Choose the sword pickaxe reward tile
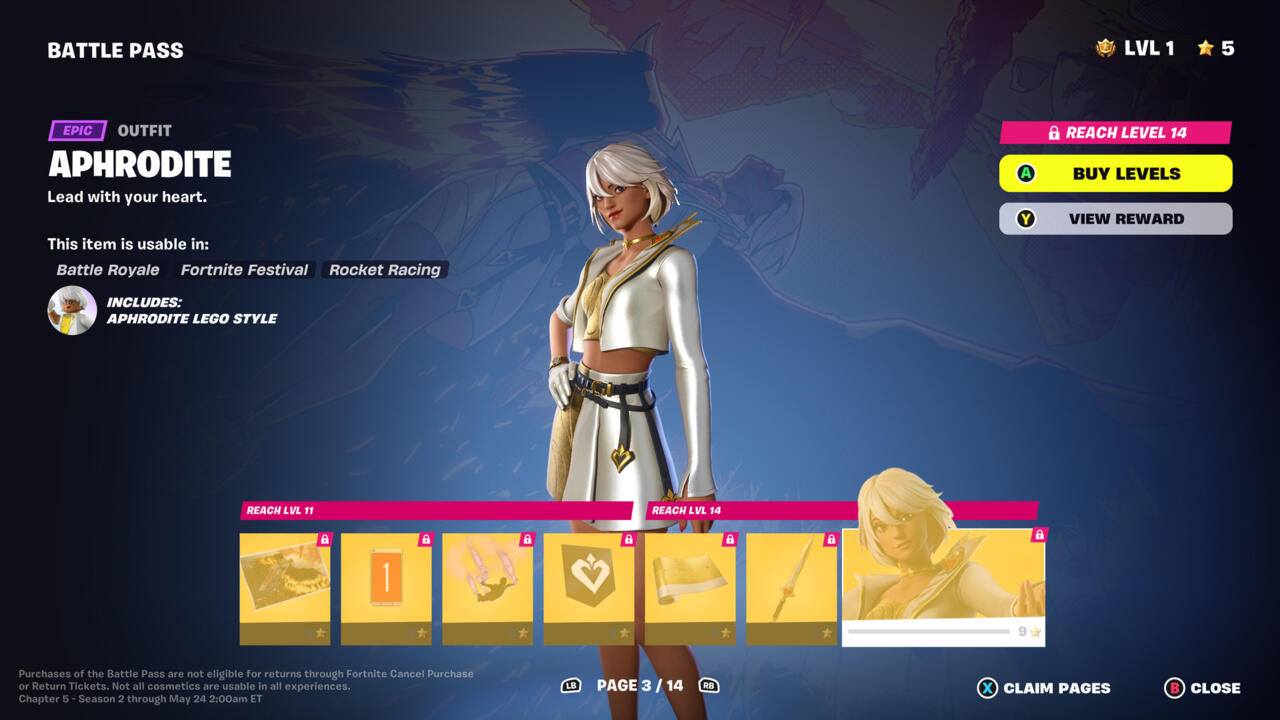Viewport: 1280px width, 720px height. coord(791,588)
